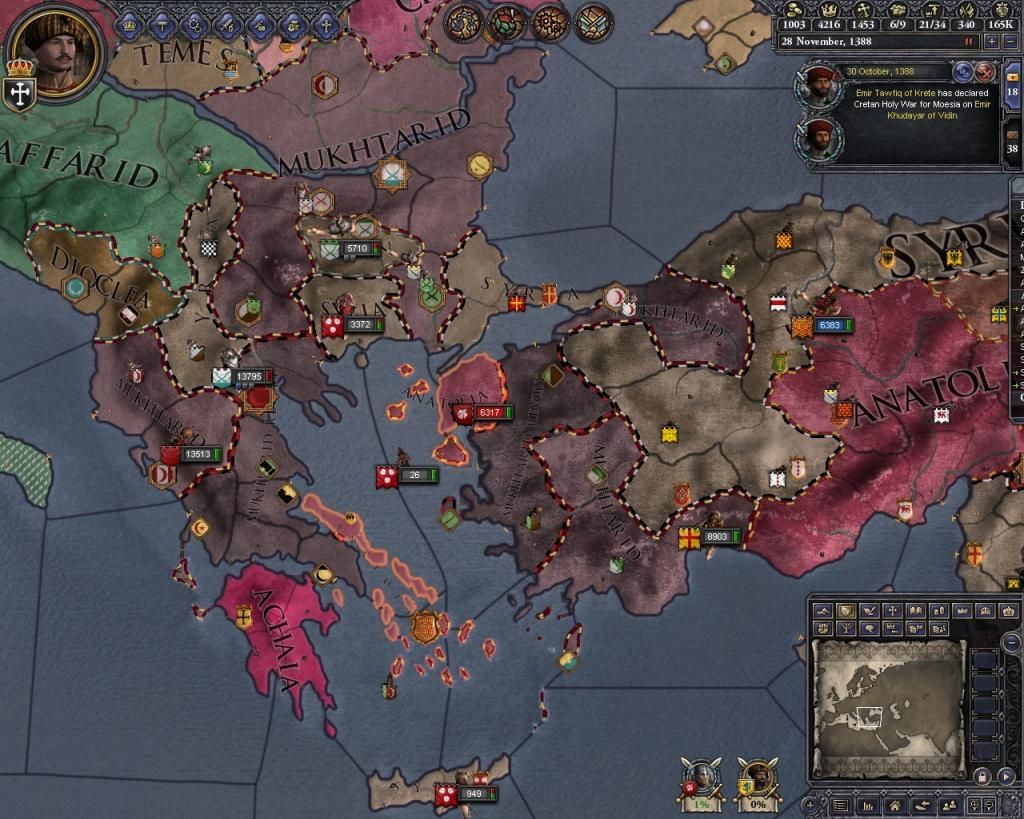Image resolution: width=1024 pixels, height=819 pixels.
Task: Open the message tab showing 38
Action: [x=1013, y=141]
